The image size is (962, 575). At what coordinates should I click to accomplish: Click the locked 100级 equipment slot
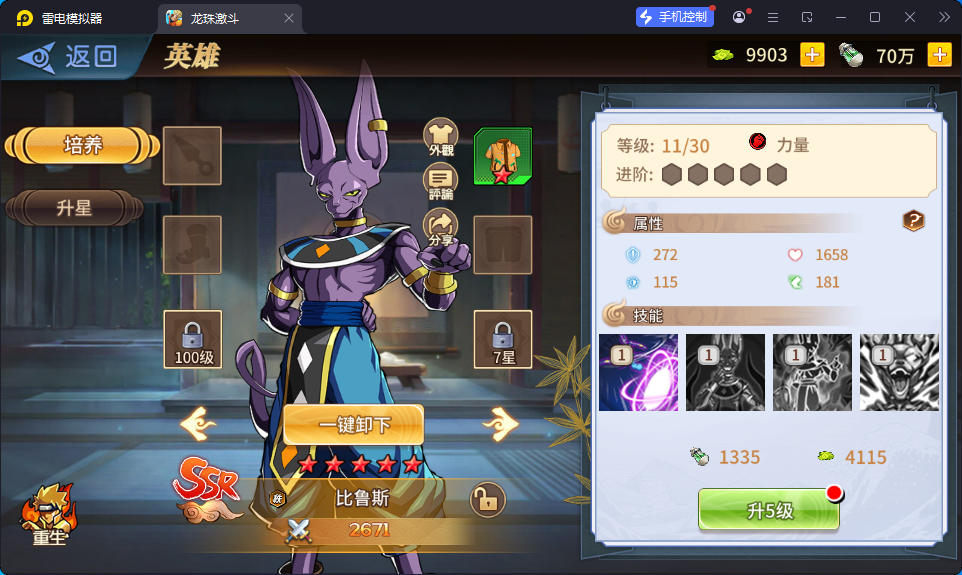point(192,339)
